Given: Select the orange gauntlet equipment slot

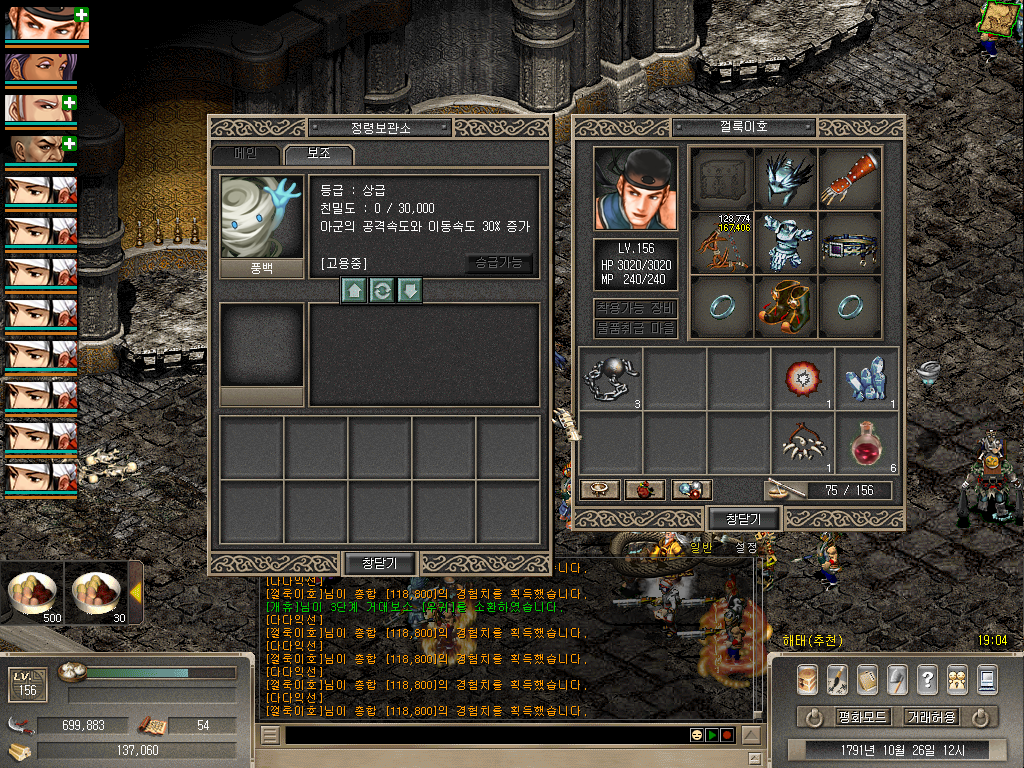Looking at the screenshot, I should 849,177.
